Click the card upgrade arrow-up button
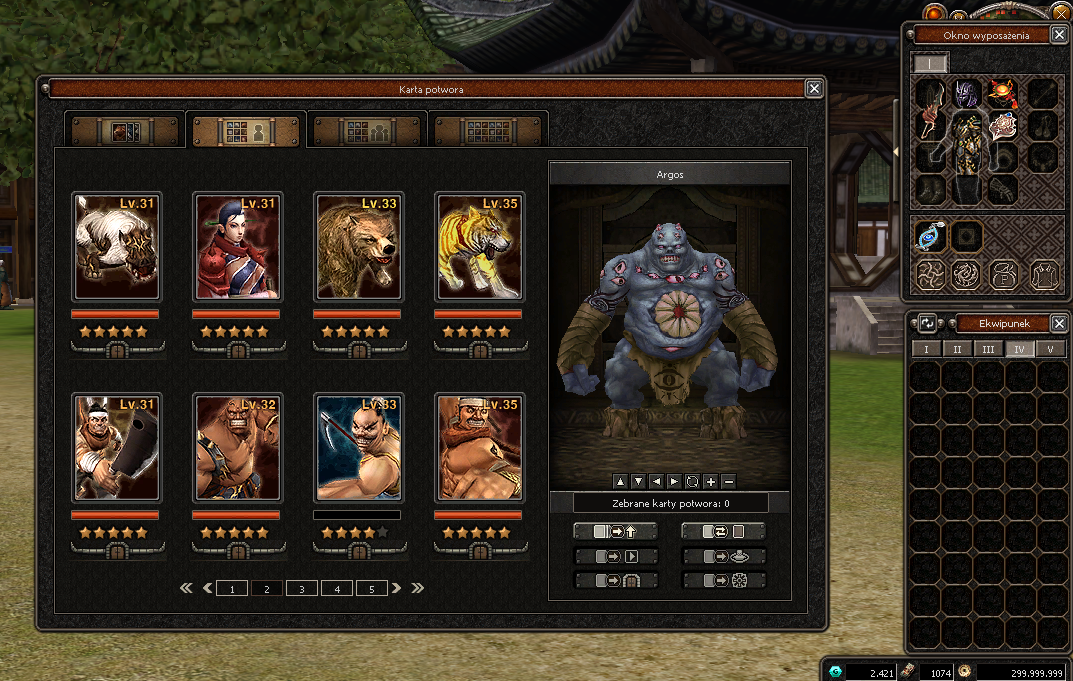This screenshot has width=1073, height=681. 616,532
